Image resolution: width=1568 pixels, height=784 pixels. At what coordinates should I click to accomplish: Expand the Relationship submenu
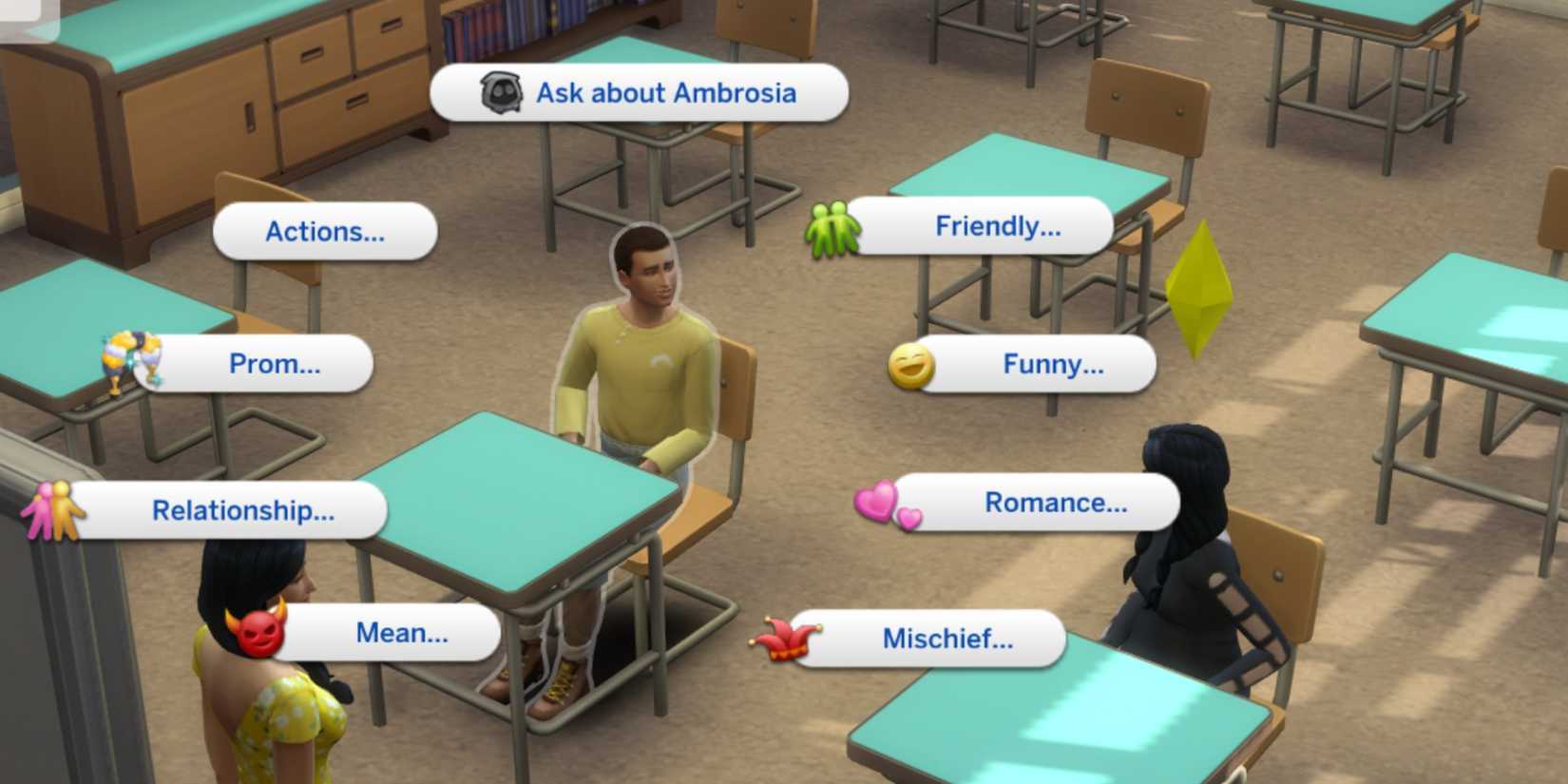(x=241, y=511)
